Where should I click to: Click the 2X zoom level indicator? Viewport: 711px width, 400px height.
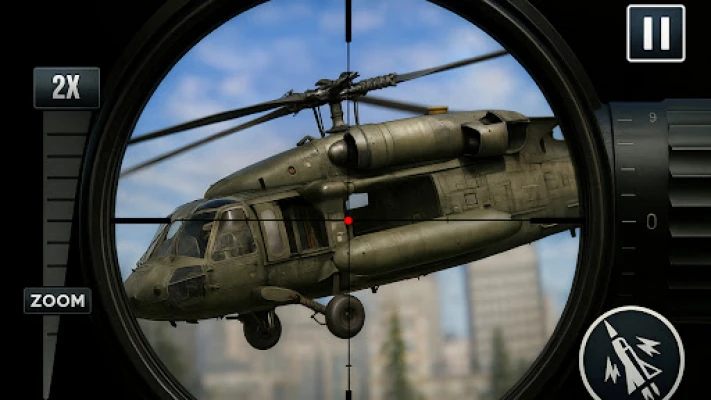(66, 88)
